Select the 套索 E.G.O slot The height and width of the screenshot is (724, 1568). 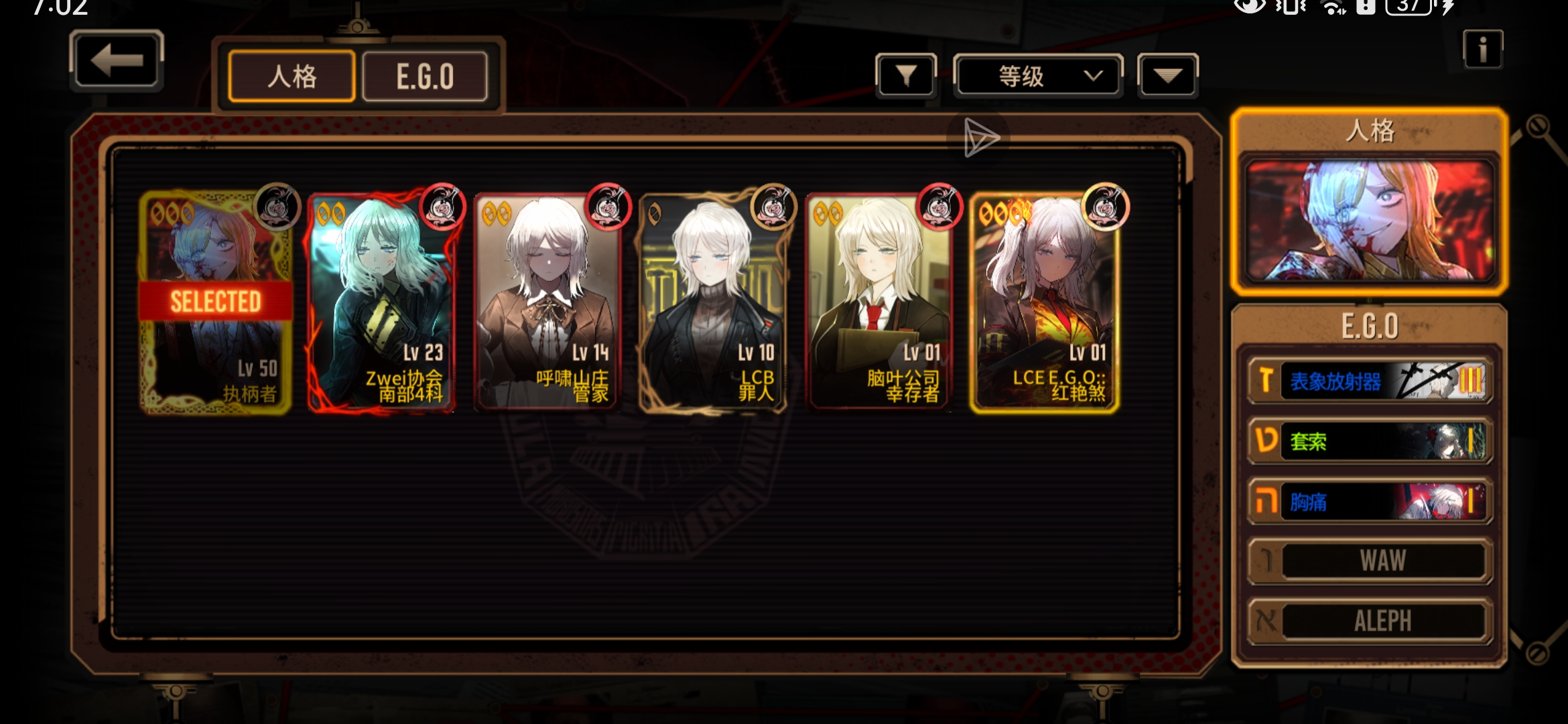point(1370,441)
